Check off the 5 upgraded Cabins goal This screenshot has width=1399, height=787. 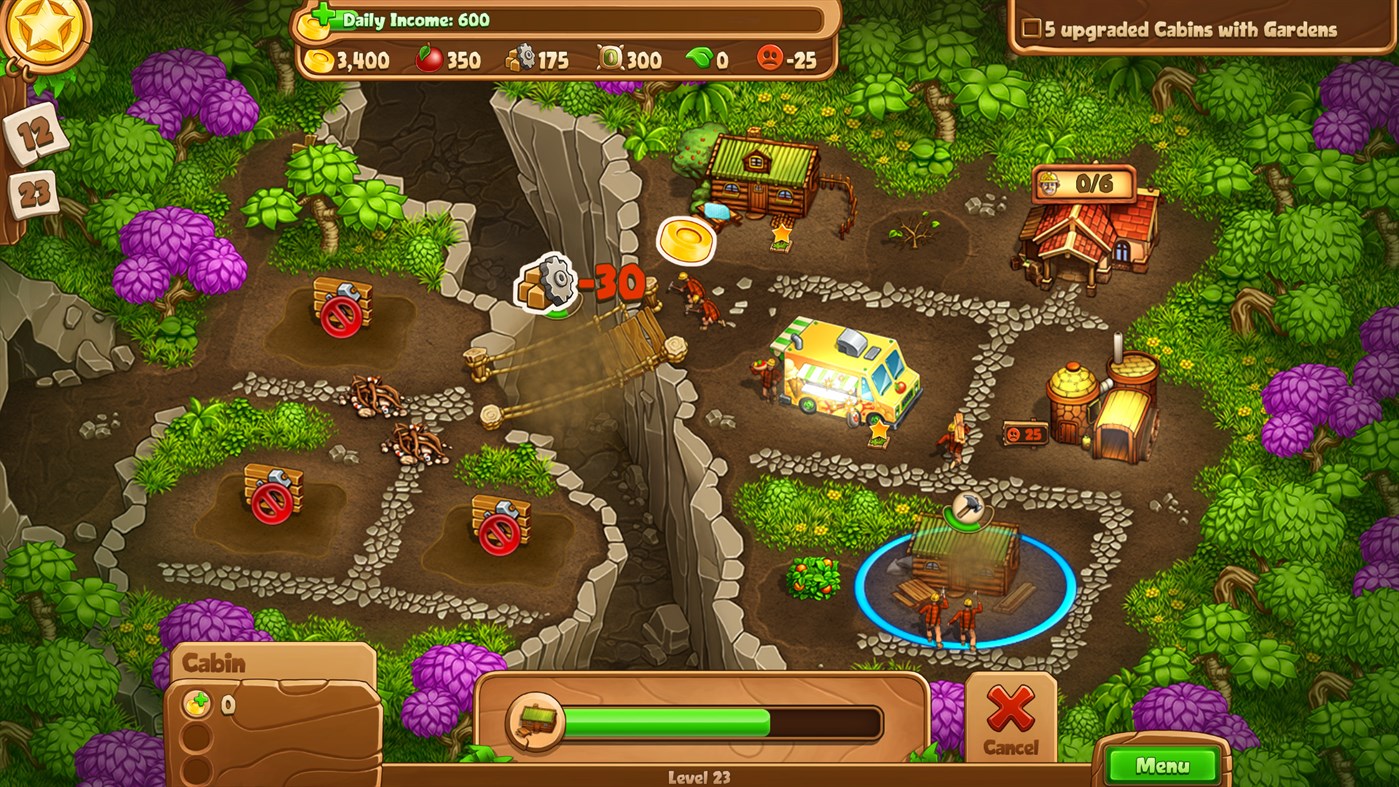pyautogui.click(x=1034, y=30)
